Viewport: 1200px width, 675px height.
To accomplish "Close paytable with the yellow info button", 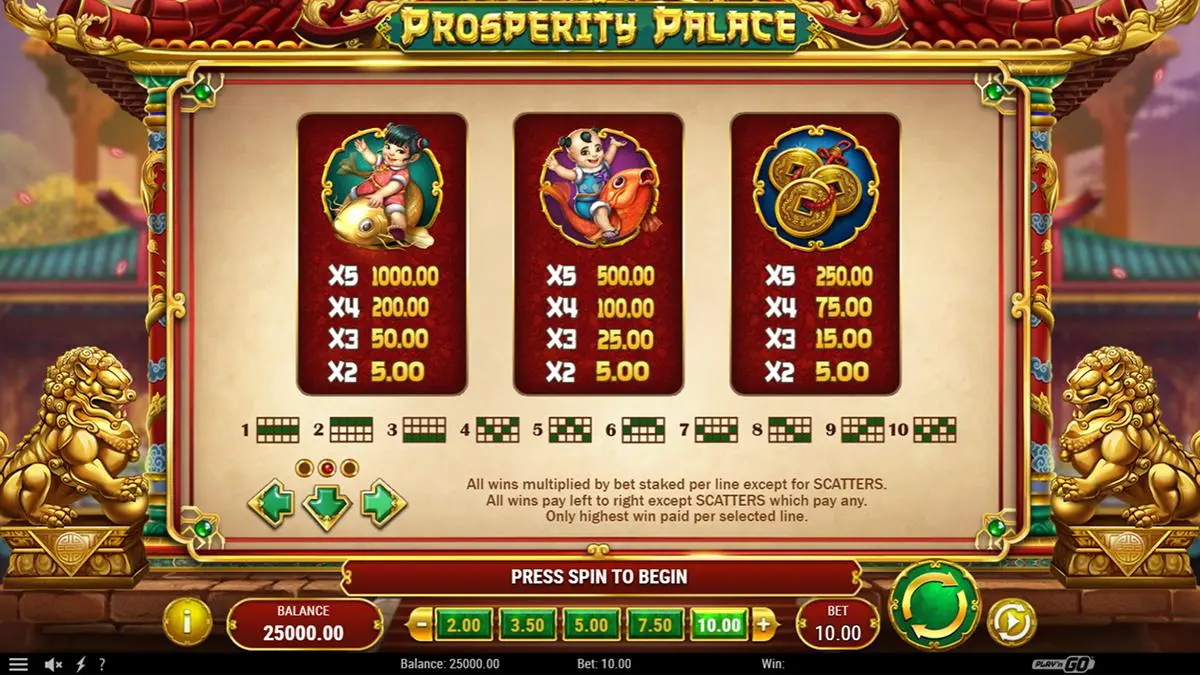I will pyautogui.click(x=188, y=622).
